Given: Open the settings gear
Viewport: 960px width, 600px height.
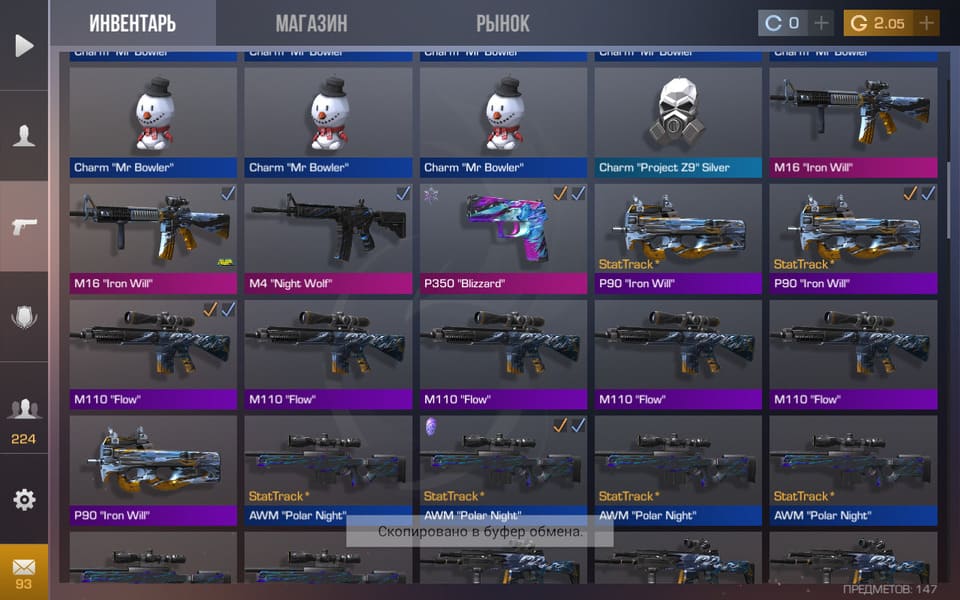Looking at the screenshot, I should (24, 499).
